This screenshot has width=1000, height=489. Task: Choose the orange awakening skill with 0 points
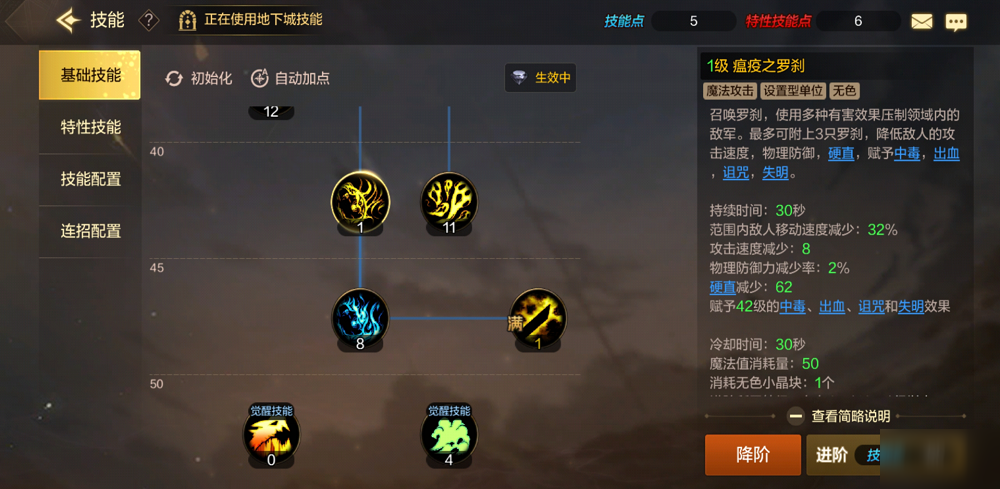coord(271,434)
